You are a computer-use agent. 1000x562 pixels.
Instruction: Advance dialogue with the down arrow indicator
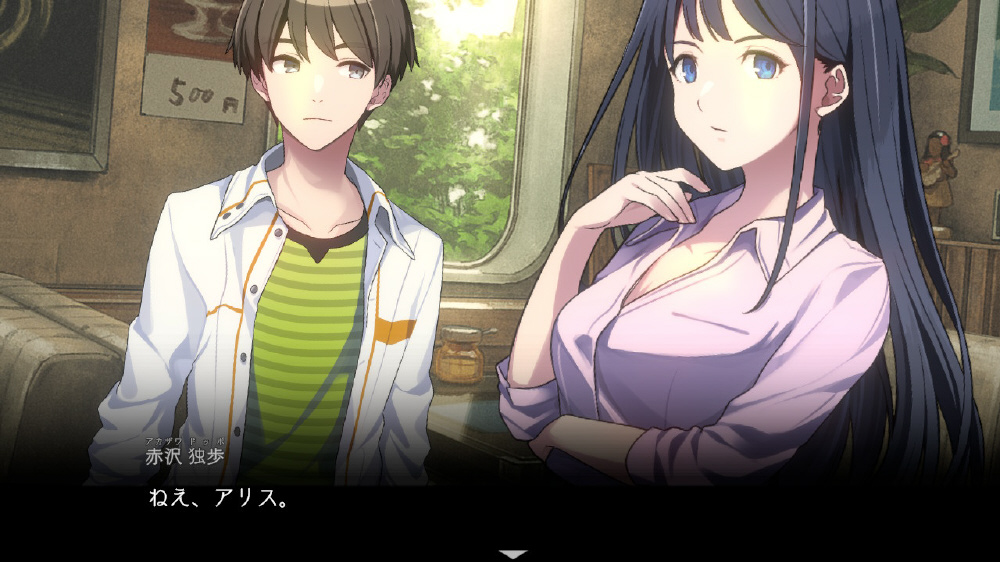[513, 553]
